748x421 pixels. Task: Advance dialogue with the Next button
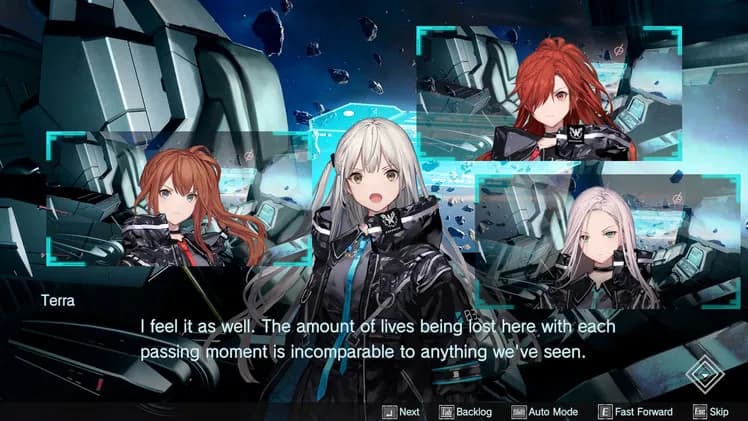pos(401,411)
